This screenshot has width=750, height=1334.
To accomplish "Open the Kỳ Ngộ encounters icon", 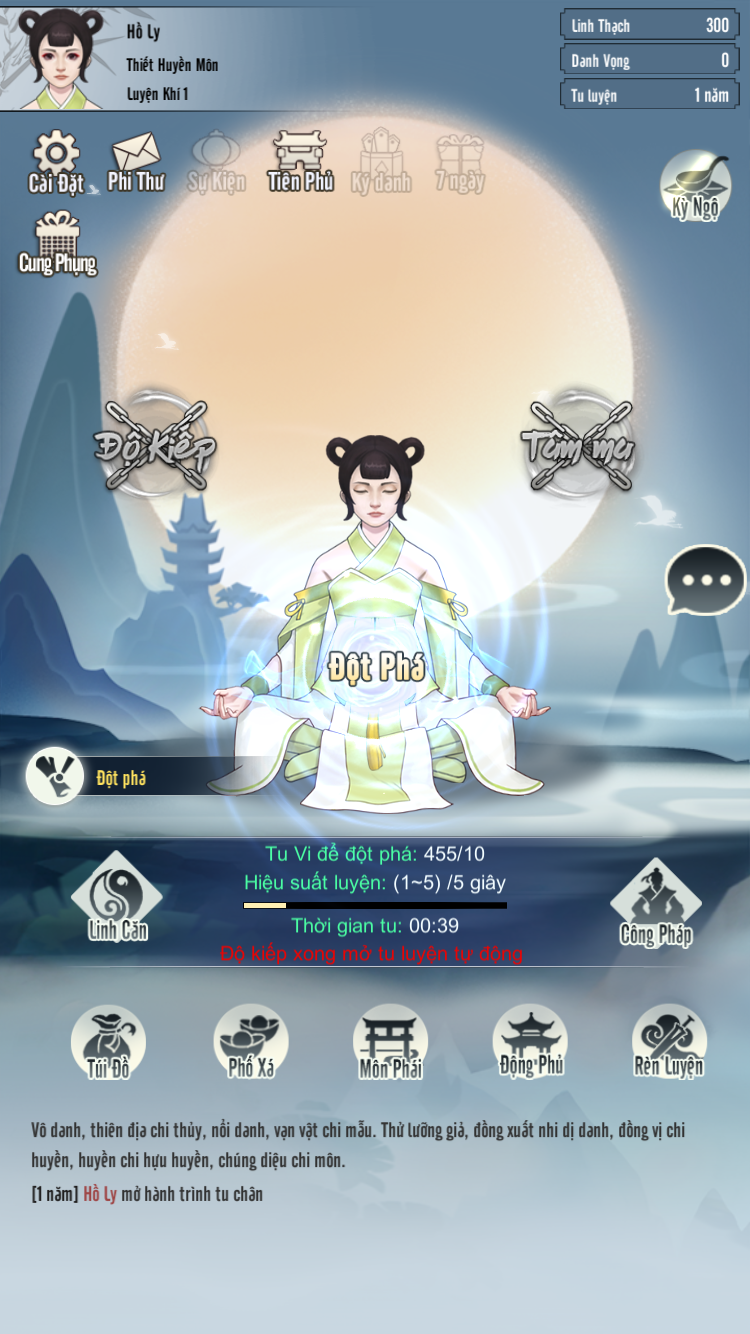I will [x=694, y=184].
